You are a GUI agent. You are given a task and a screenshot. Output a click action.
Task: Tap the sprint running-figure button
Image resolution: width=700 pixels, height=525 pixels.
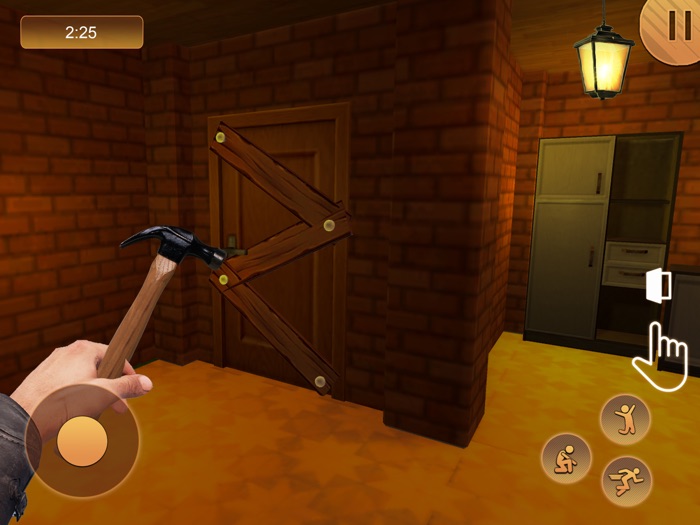tap(627, 481)
